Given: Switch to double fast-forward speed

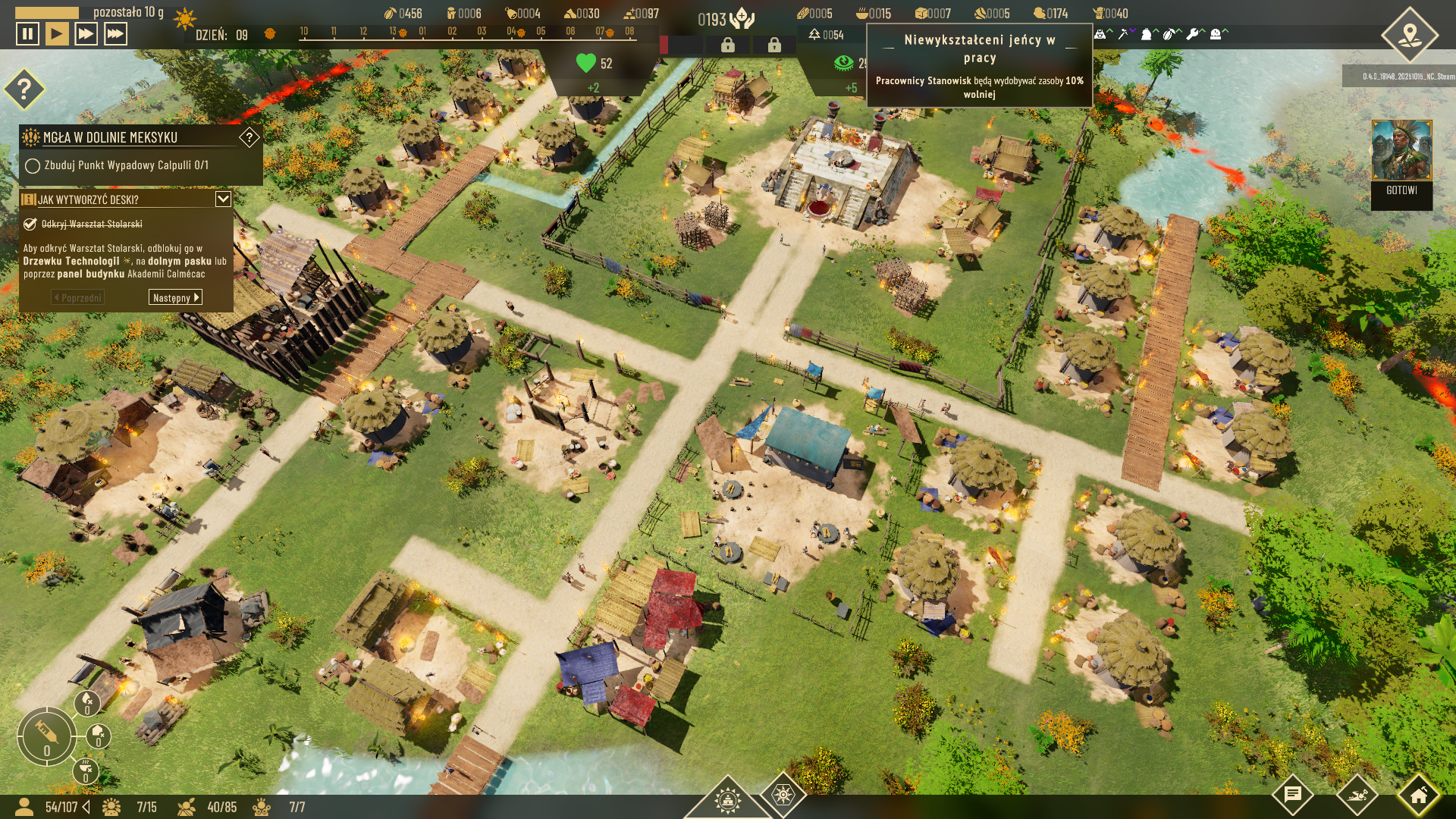Looking at the screenshot, I should [86, 34].
